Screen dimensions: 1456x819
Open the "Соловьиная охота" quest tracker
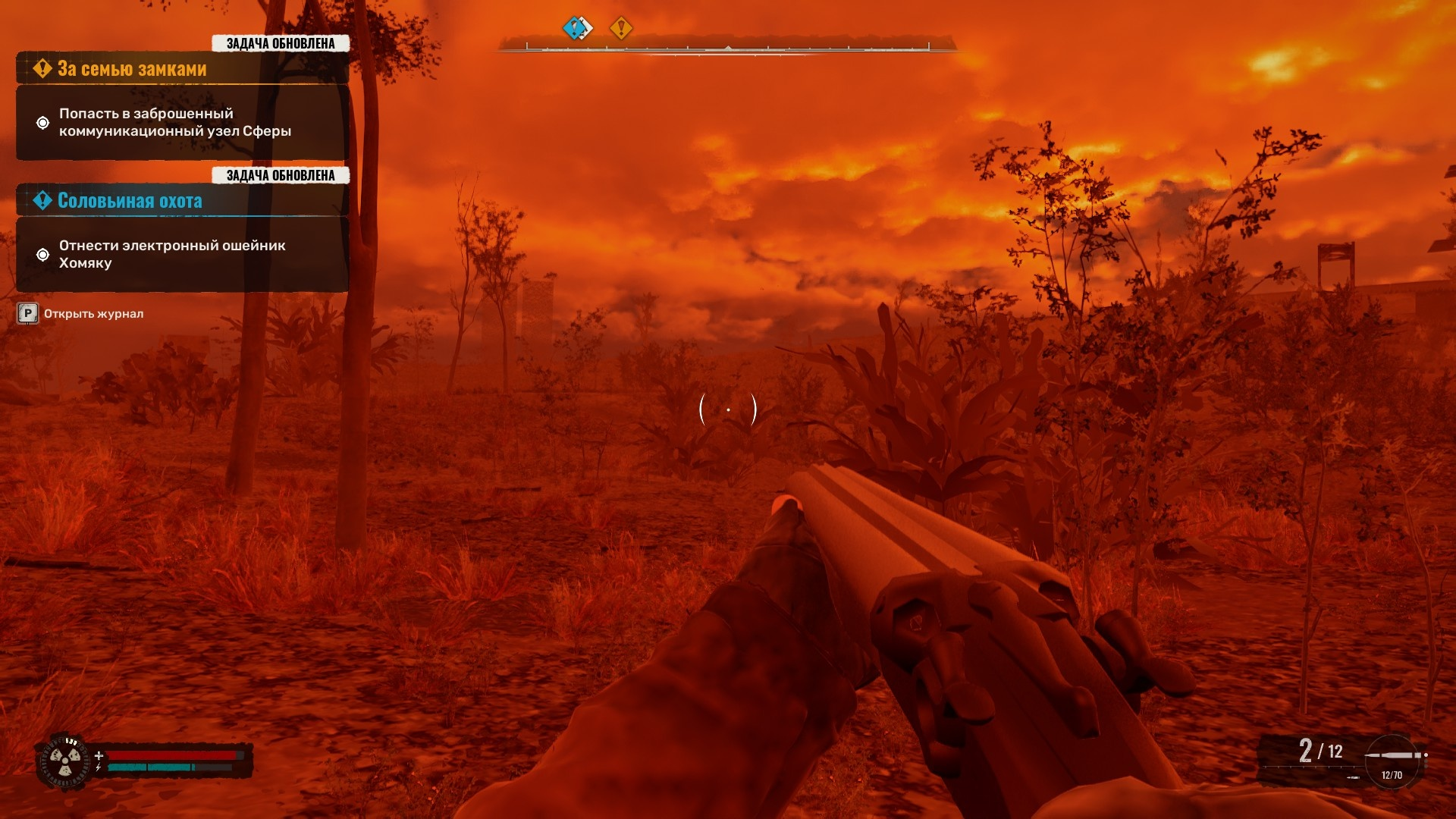130,201
